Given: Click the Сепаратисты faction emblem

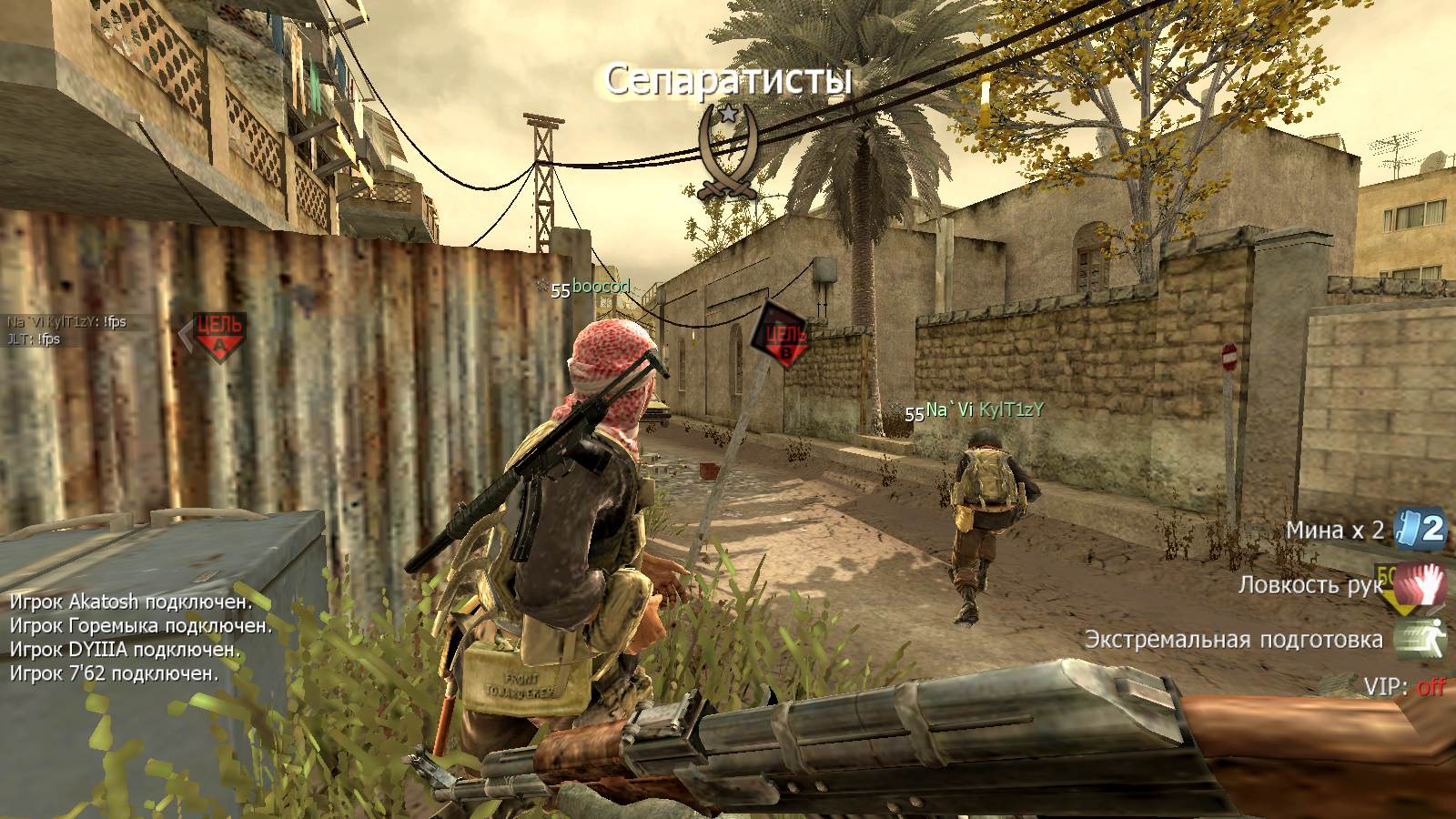Looking at the screenshot, I should click(728, 152).
